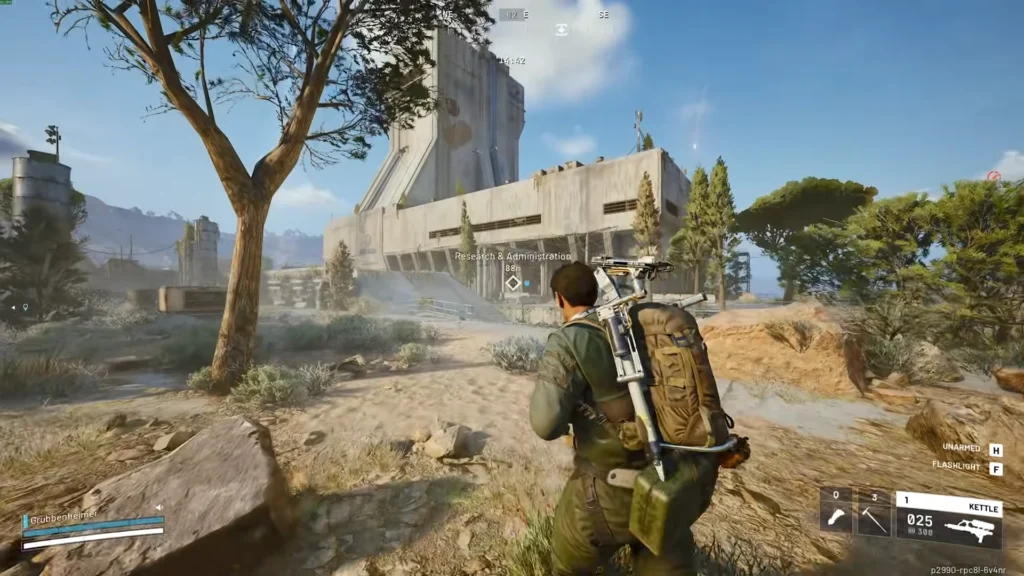Click the Research & Administration objective marker
The image size is (1024, 576).
(513, 283)
